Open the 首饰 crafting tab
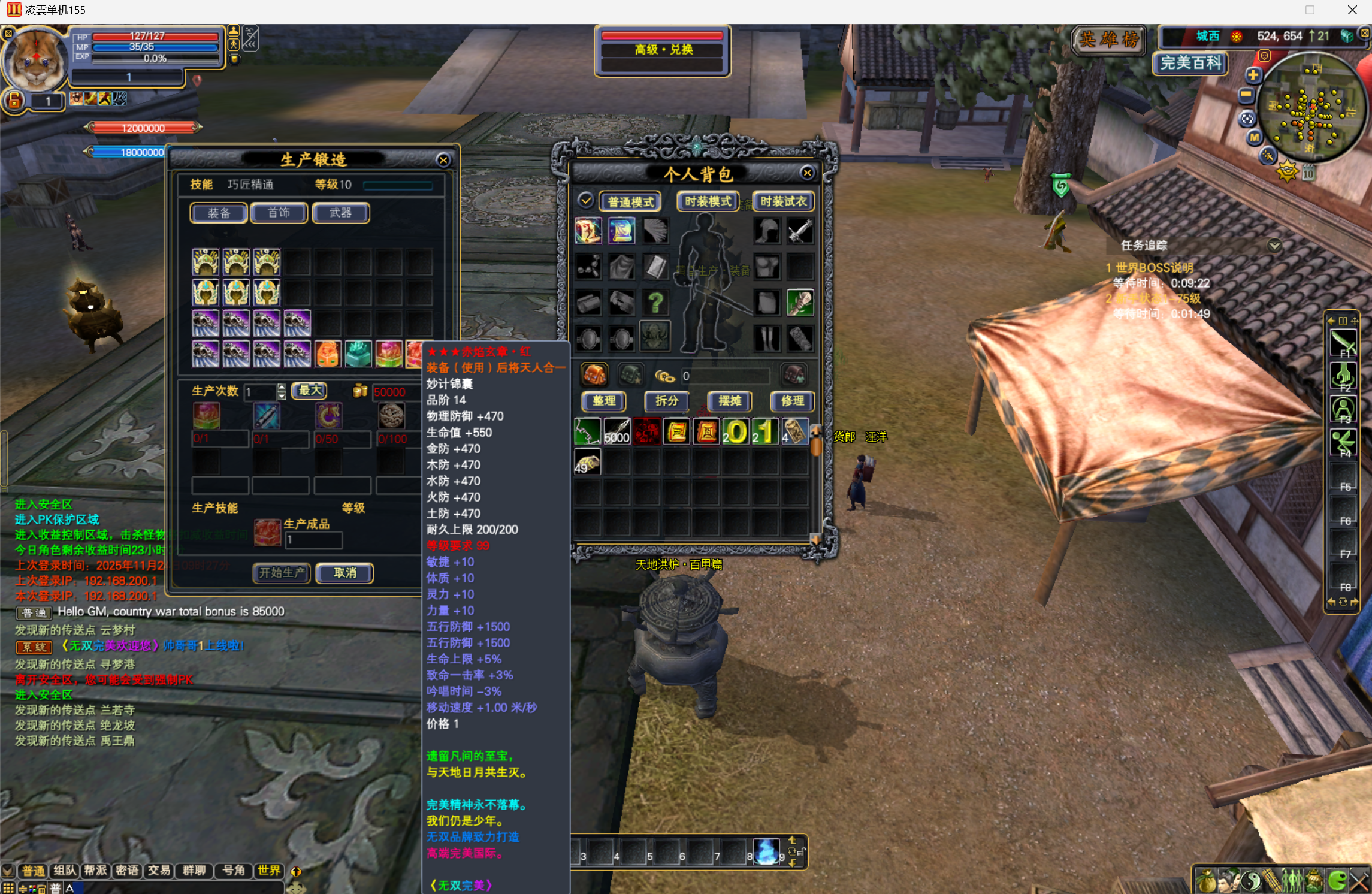Screen dimensions: 1372x894 [x=279, y=213]
